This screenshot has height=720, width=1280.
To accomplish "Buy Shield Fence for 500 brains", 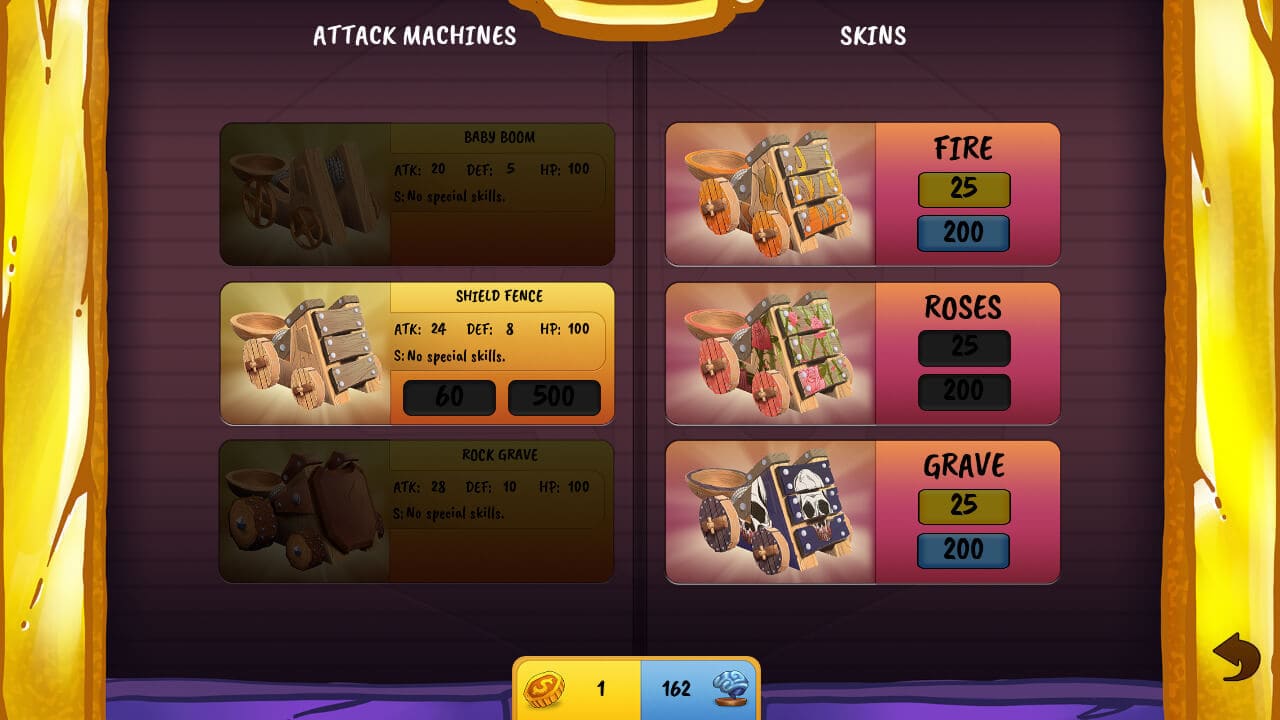I will pos(554,397).
